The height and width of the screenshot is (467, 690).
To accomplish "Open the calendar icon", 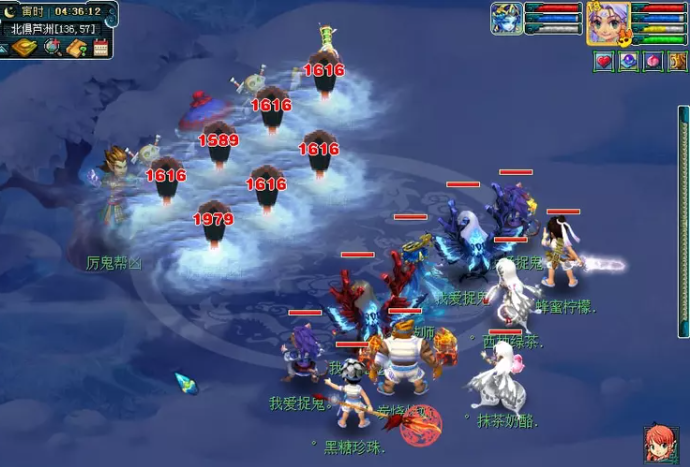I will [100, 47].
